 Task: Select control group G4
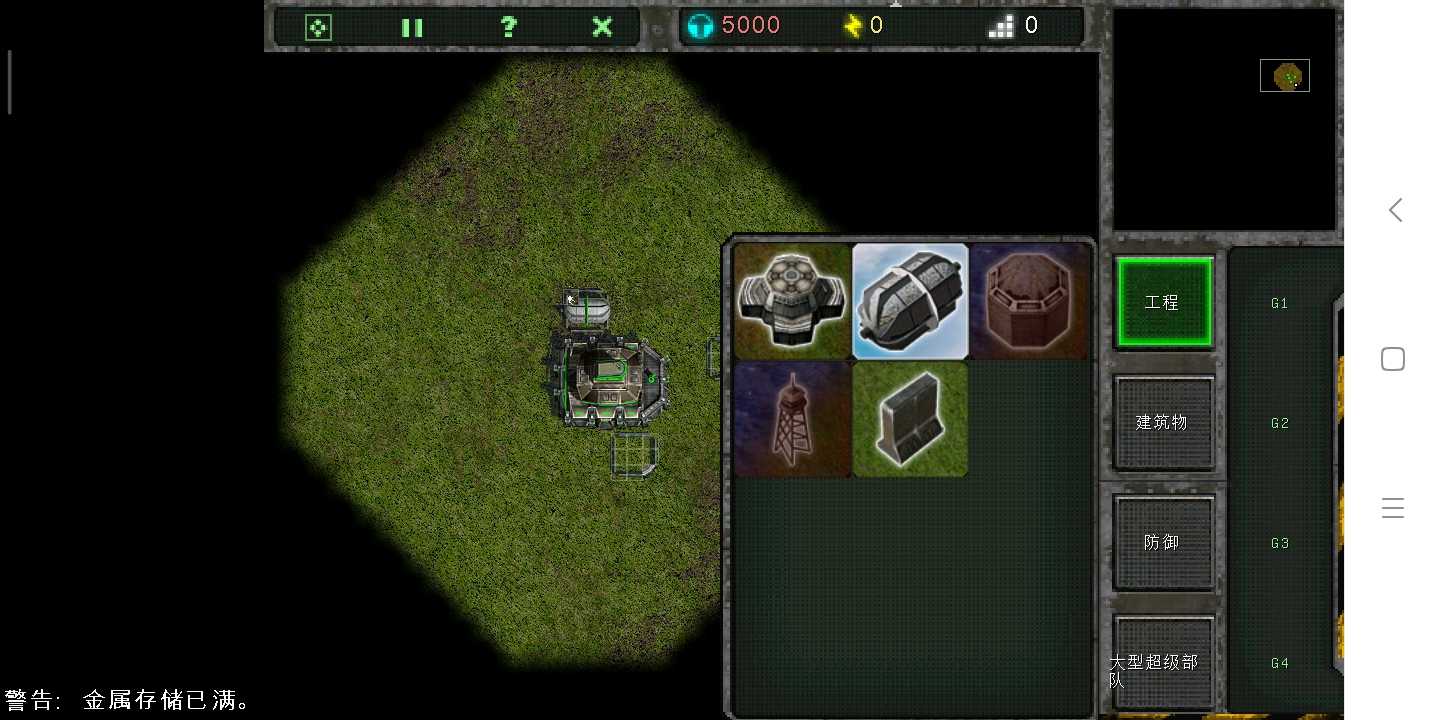pyautogui.click(x=1280, y=663)
